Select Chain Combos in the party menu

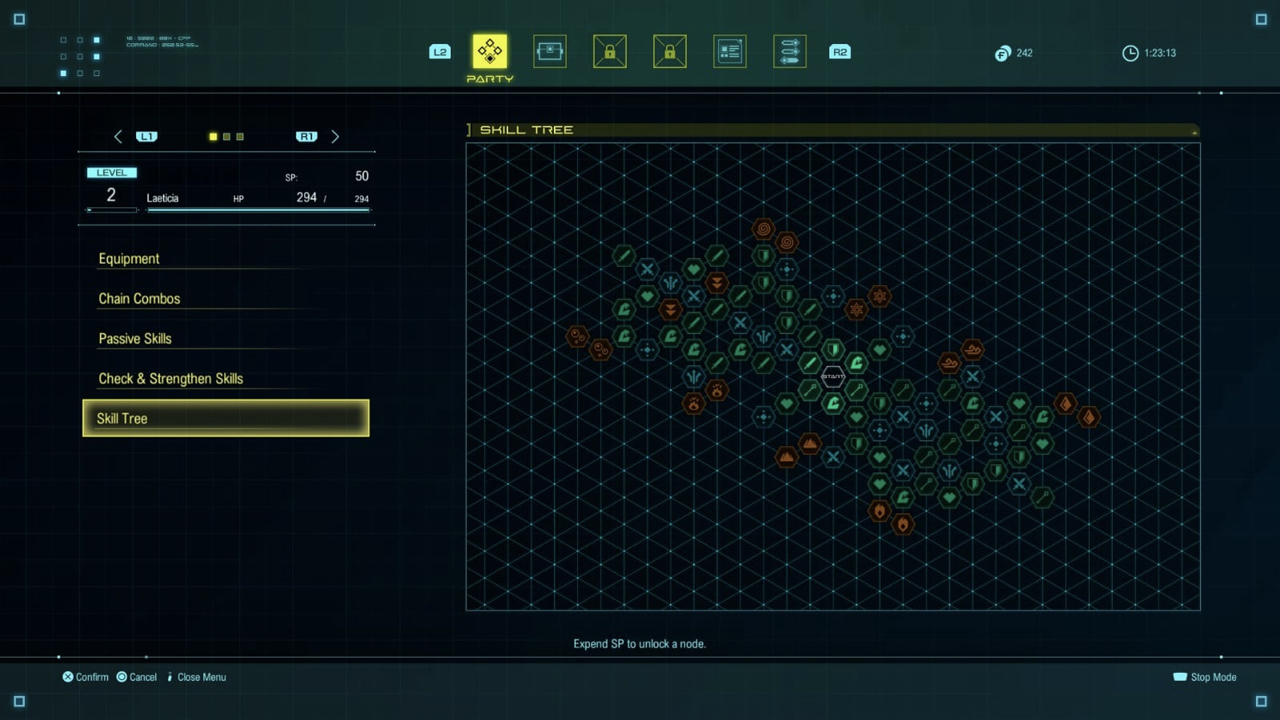tap(139, 299)
